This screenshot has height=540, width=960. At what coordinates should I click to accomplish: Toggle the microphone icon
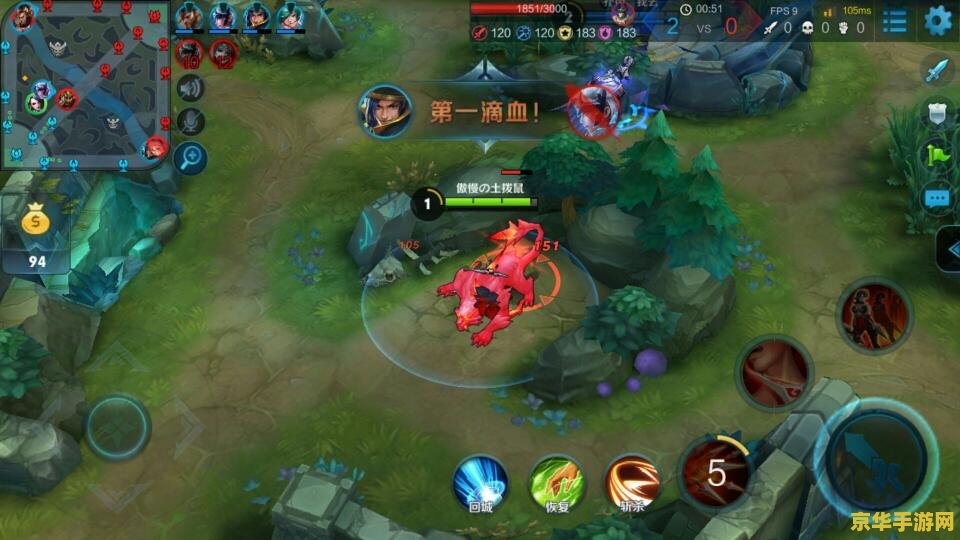189,122
